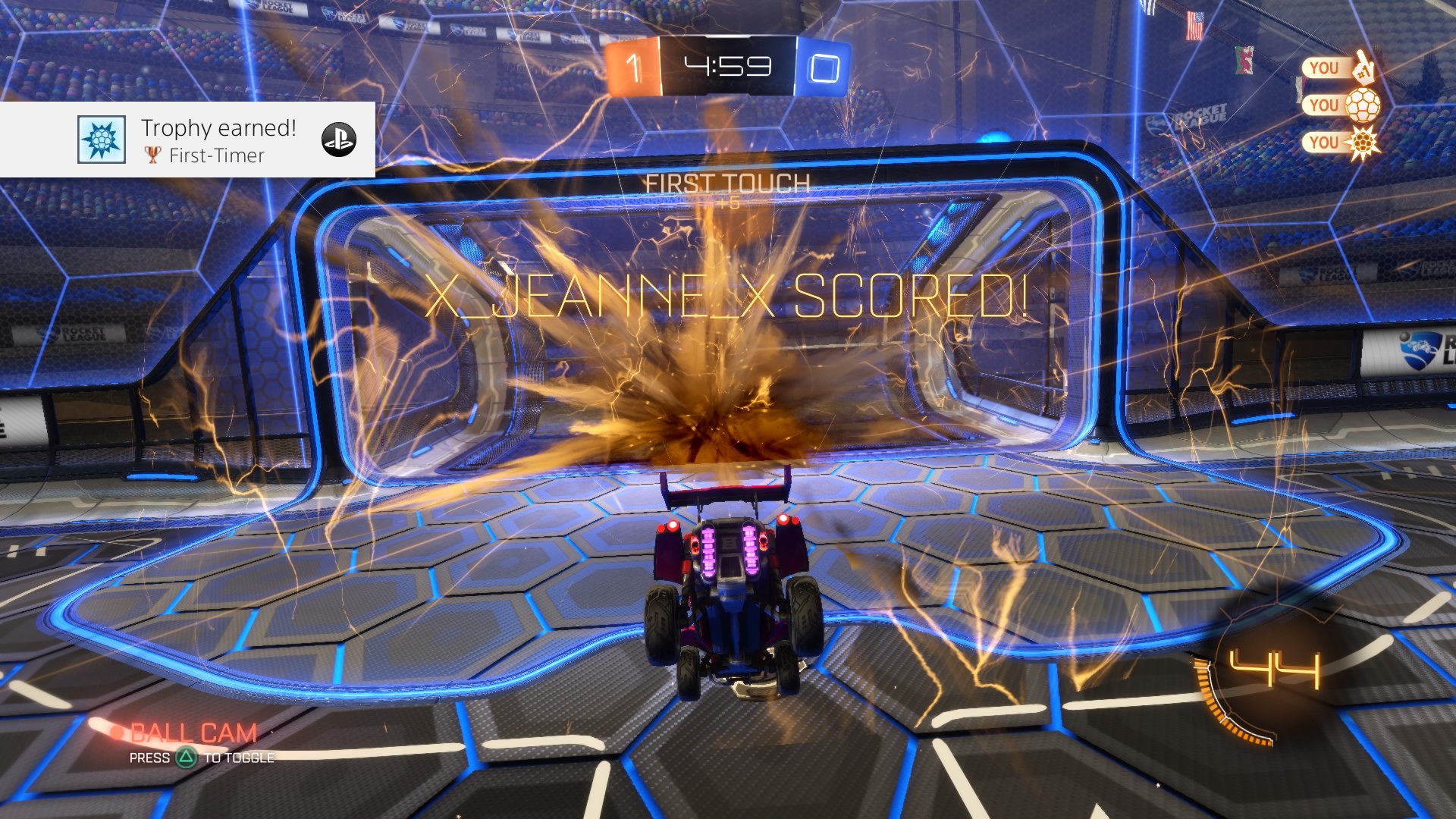Select the ball explosion stat feed icon
The width and height of the screenshot is (1456, 819).
1362,143
